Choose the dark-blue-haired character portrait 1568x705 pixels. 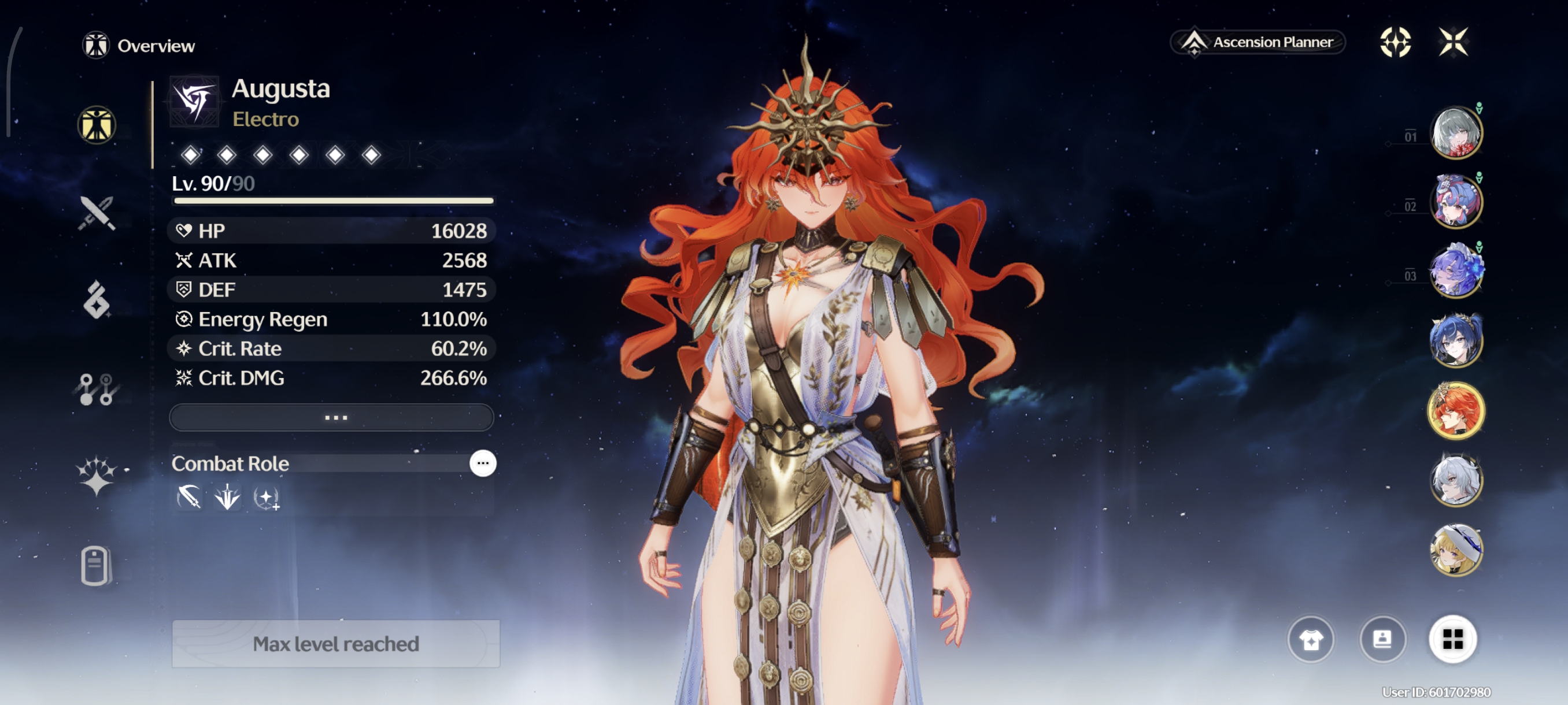point(1455,342)
